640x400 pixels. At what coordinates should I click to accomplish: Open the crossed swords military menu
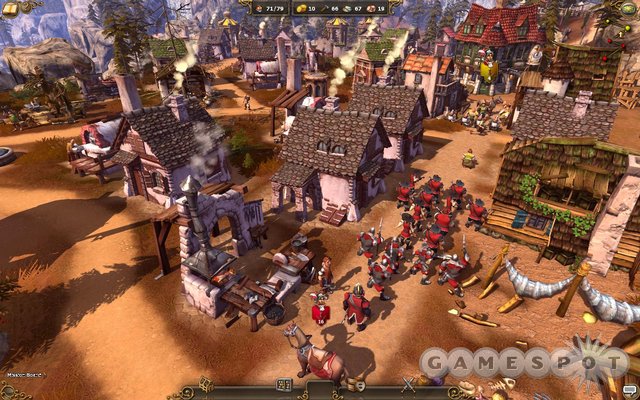[x=408, y=383]
